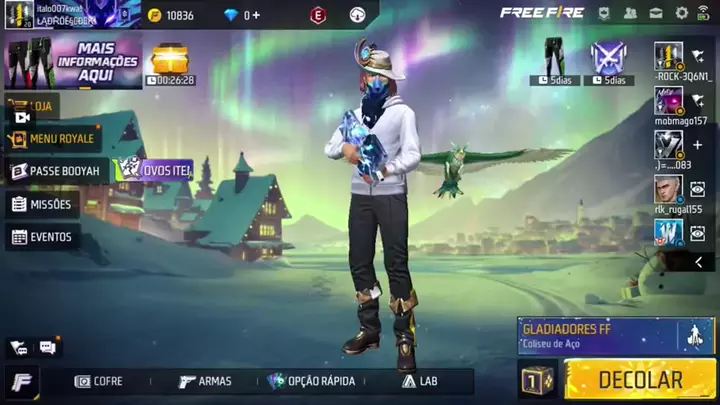Open the friends list icon
The height and width of the screenshot is (405, 720).
(630, 13)
